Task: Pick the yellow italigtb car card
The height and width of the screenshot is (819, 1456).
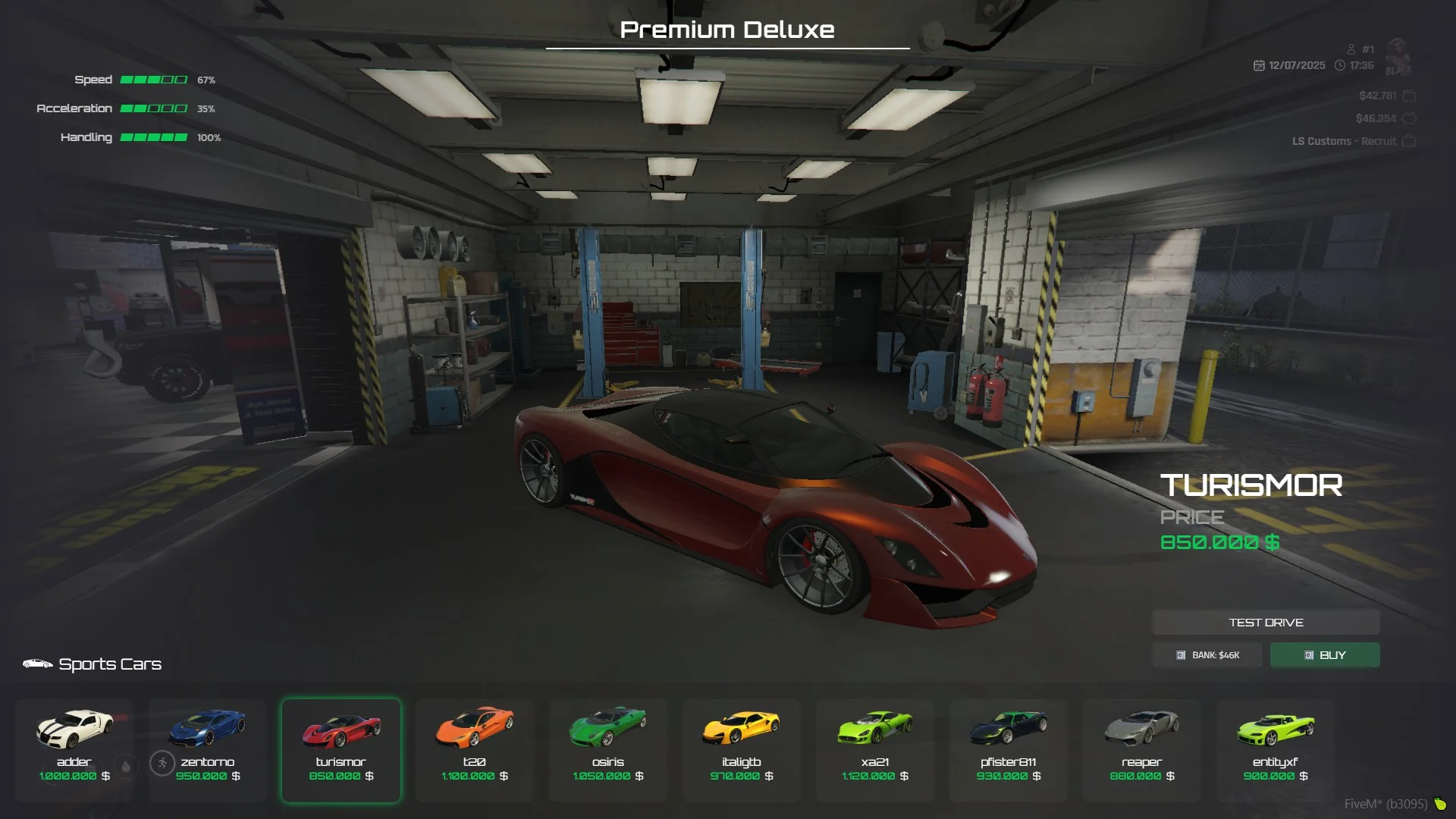Action: 742,749
